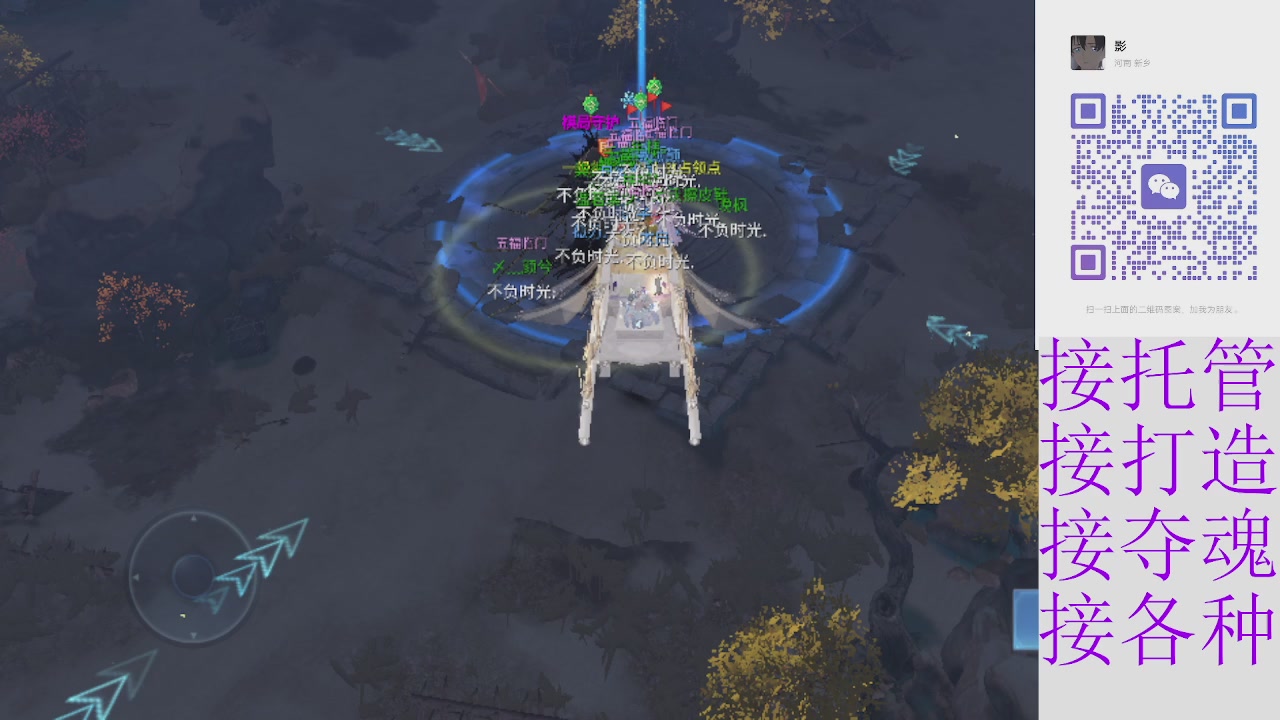
Task: Select the player titled 棋局守护
Action: point(590,122)
